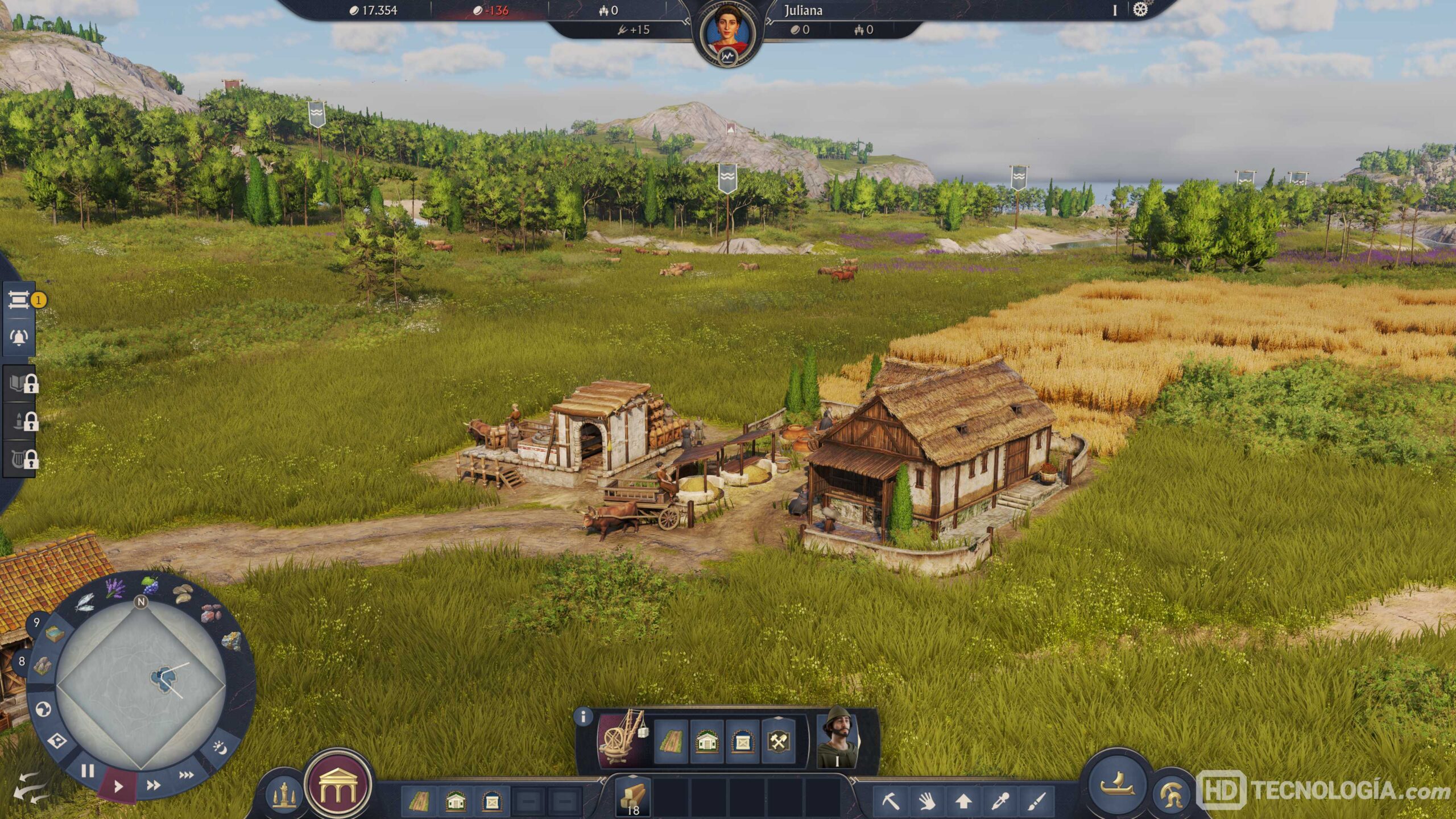Activate triple-arrow fastest game speed

[186, 775]
